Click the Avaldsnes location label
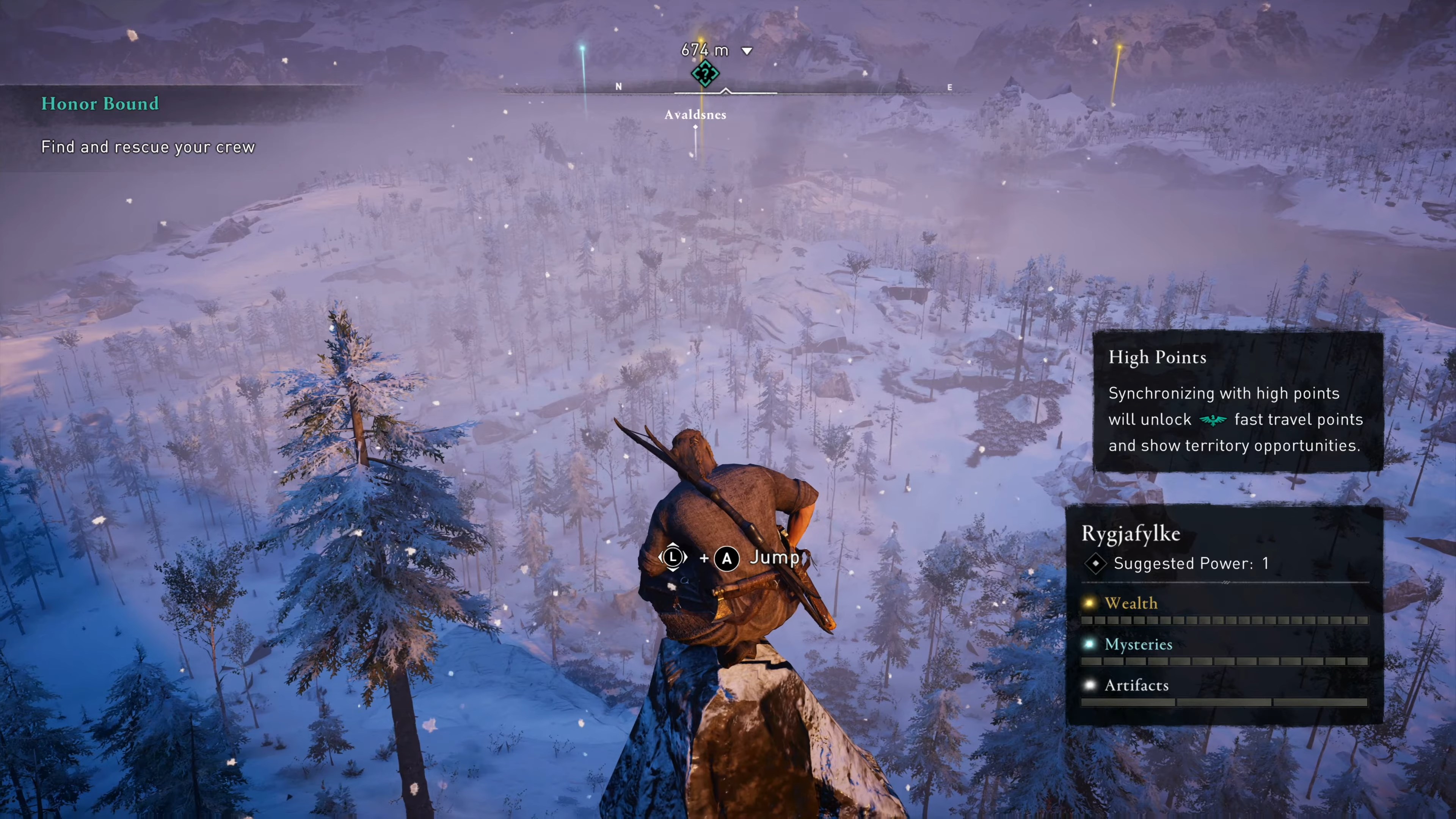Image resolution: width=1456 pixels, height=819 pixels. [695, 115]
